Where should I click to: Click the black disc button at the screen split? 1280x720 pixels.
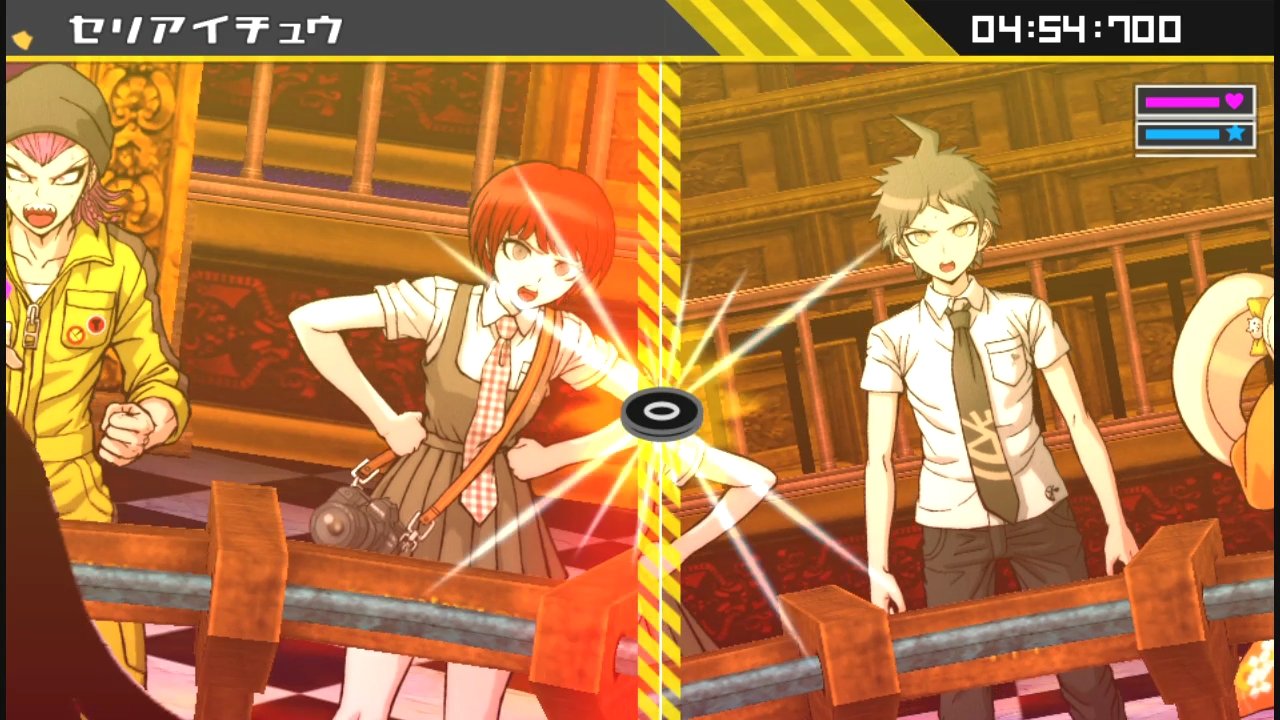pos(660,411)
